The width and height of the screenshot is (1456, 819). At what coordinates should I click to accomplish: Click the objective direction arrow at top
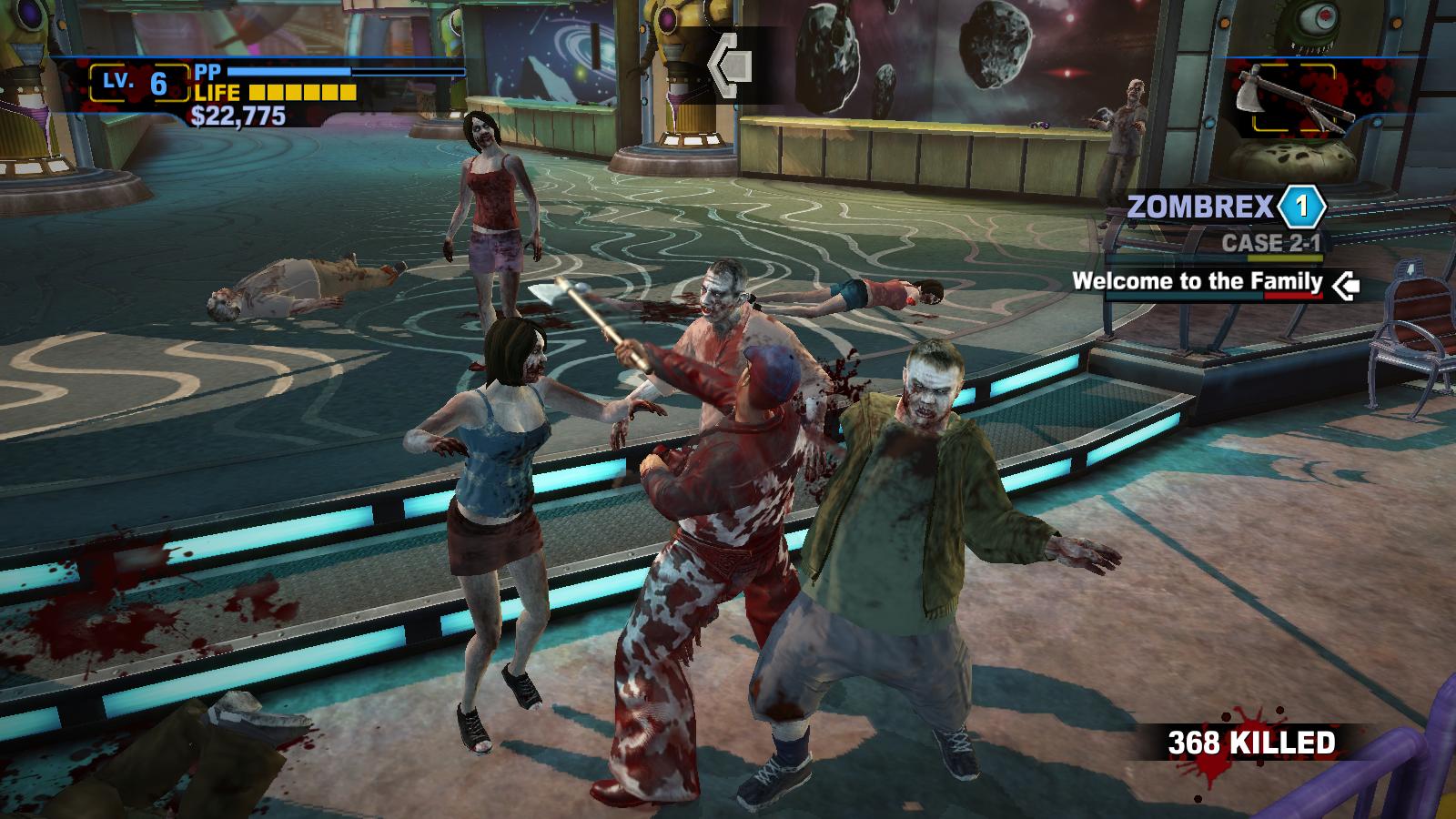[x=731, y=64]
